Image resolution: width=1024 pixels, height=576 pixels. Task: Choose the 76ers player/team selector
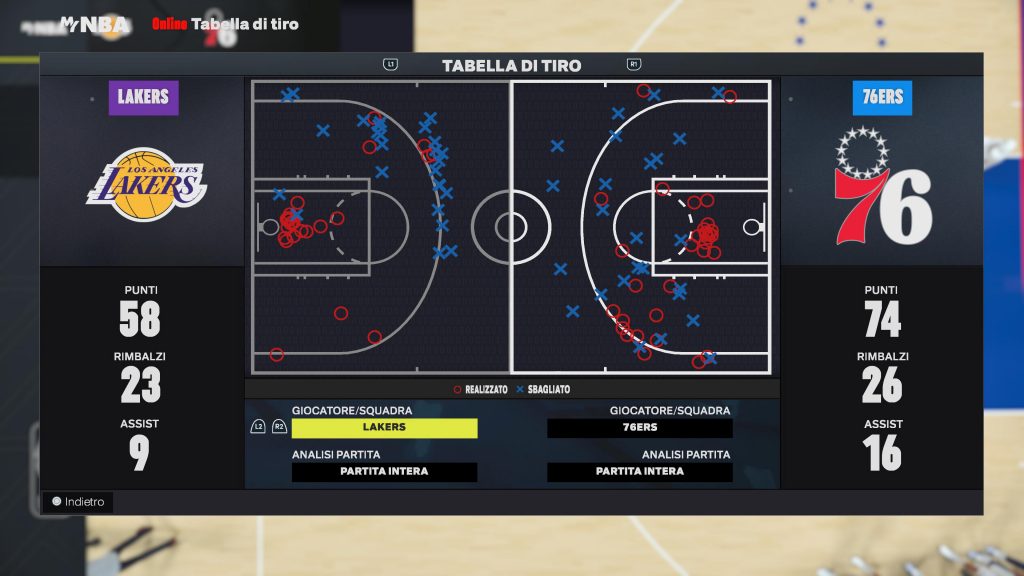pyautogui.click(x=639, y=428)
